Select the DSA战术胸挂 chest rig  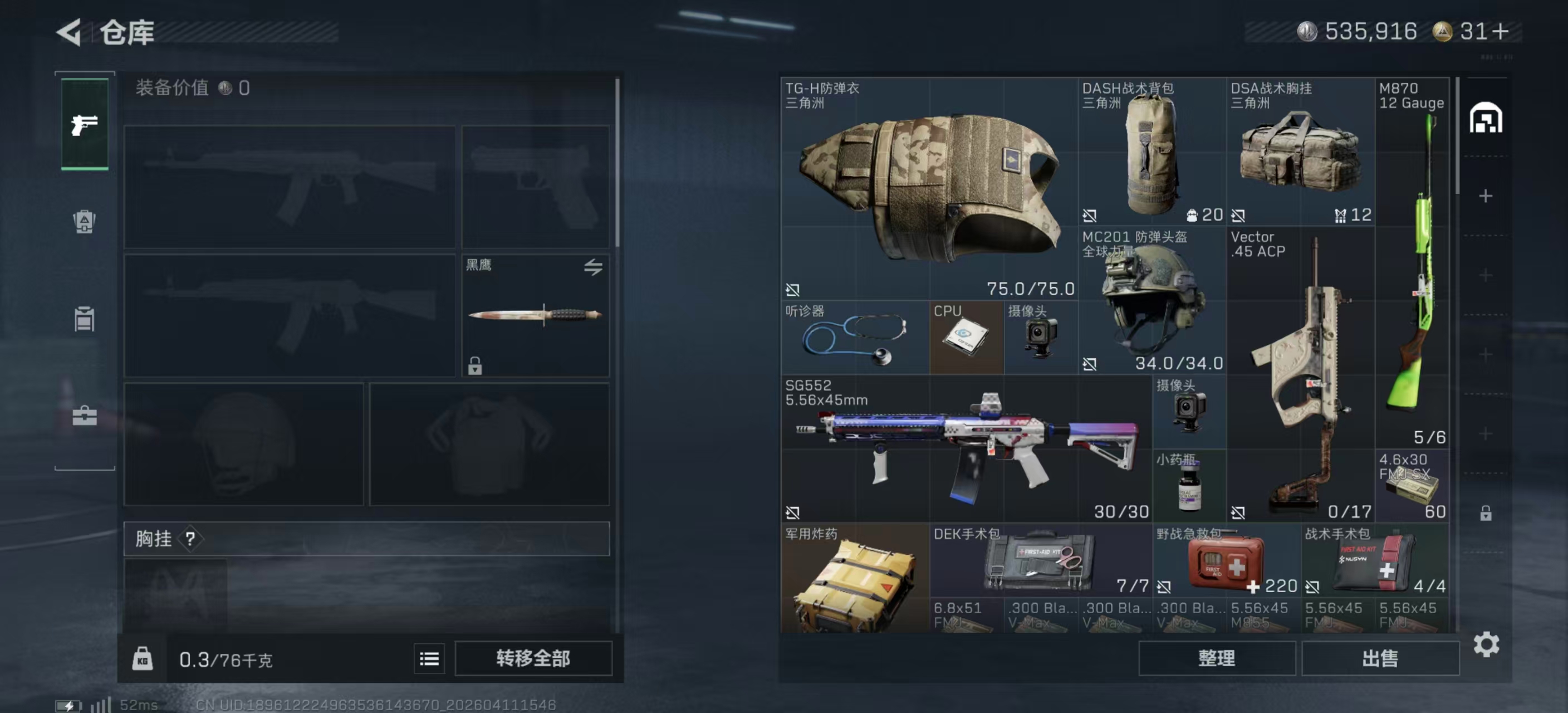(x=1300, y=152)
